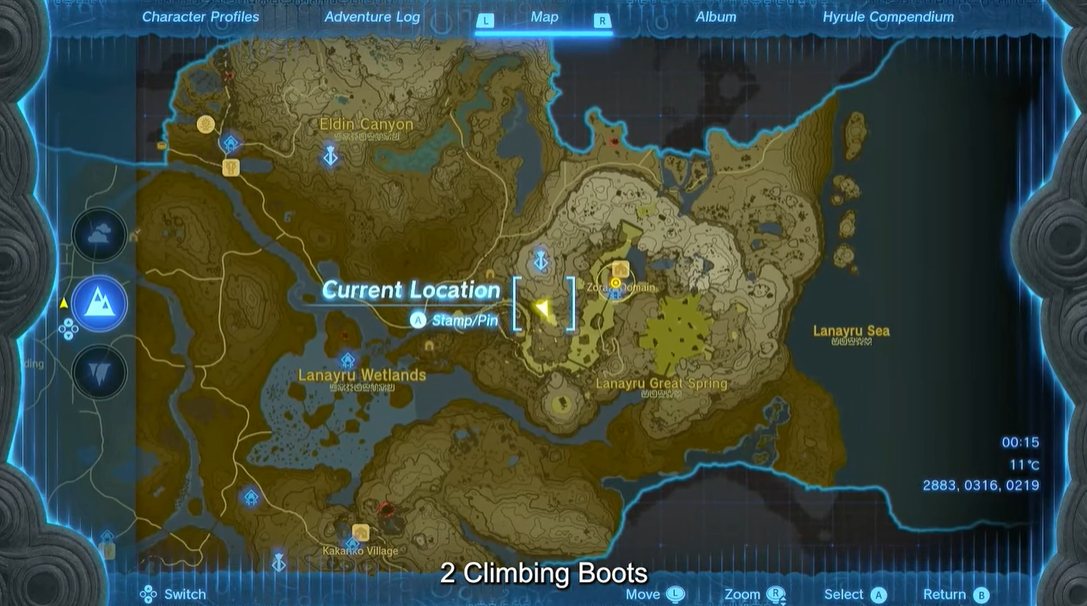Select the shrine marker just above current location
The height and width of the screenshot is (606, 1087).
(542, 260)
